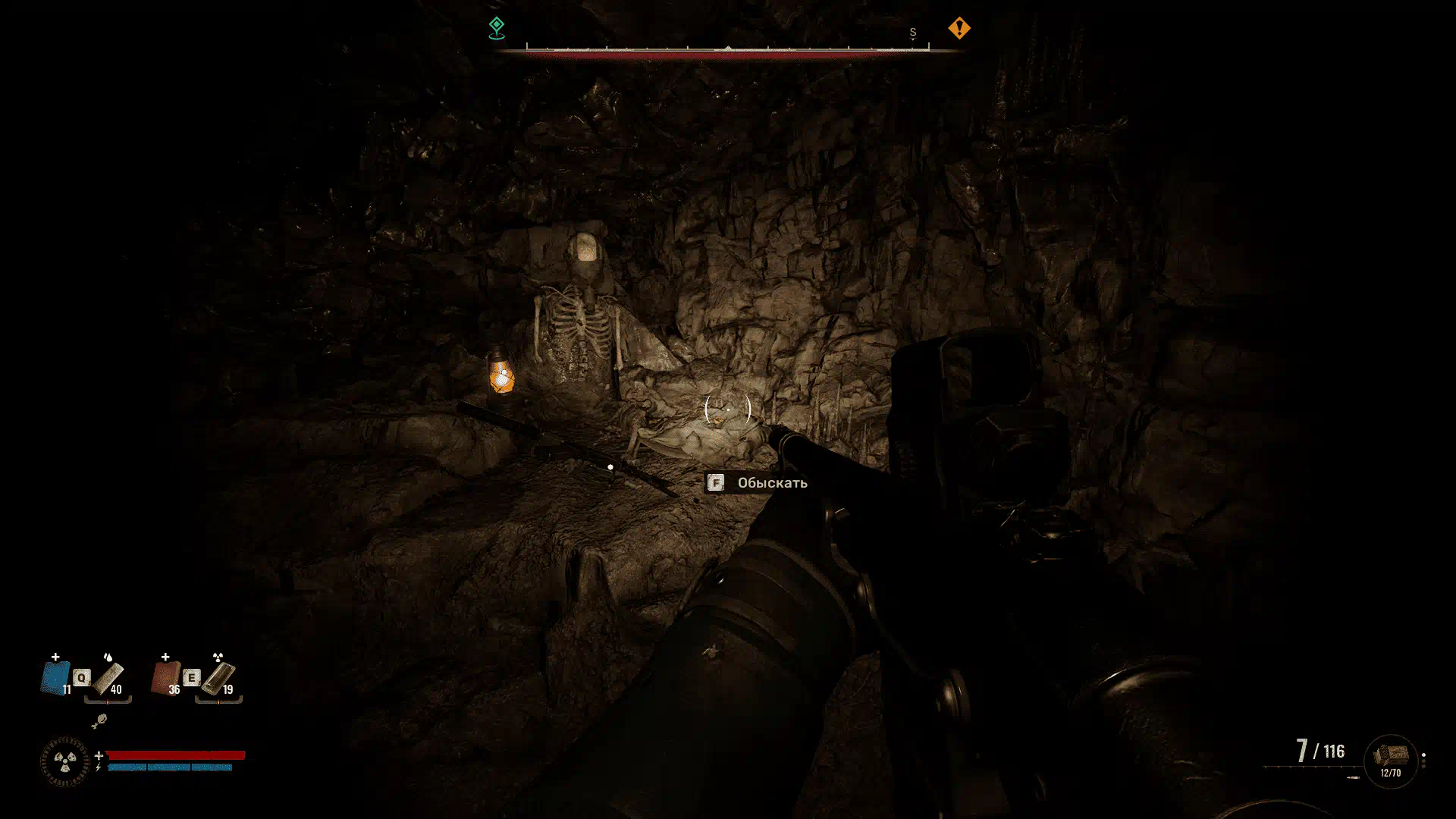Select the blue medkit quick slot
The image size is (1456, 819).
[55, 678]
